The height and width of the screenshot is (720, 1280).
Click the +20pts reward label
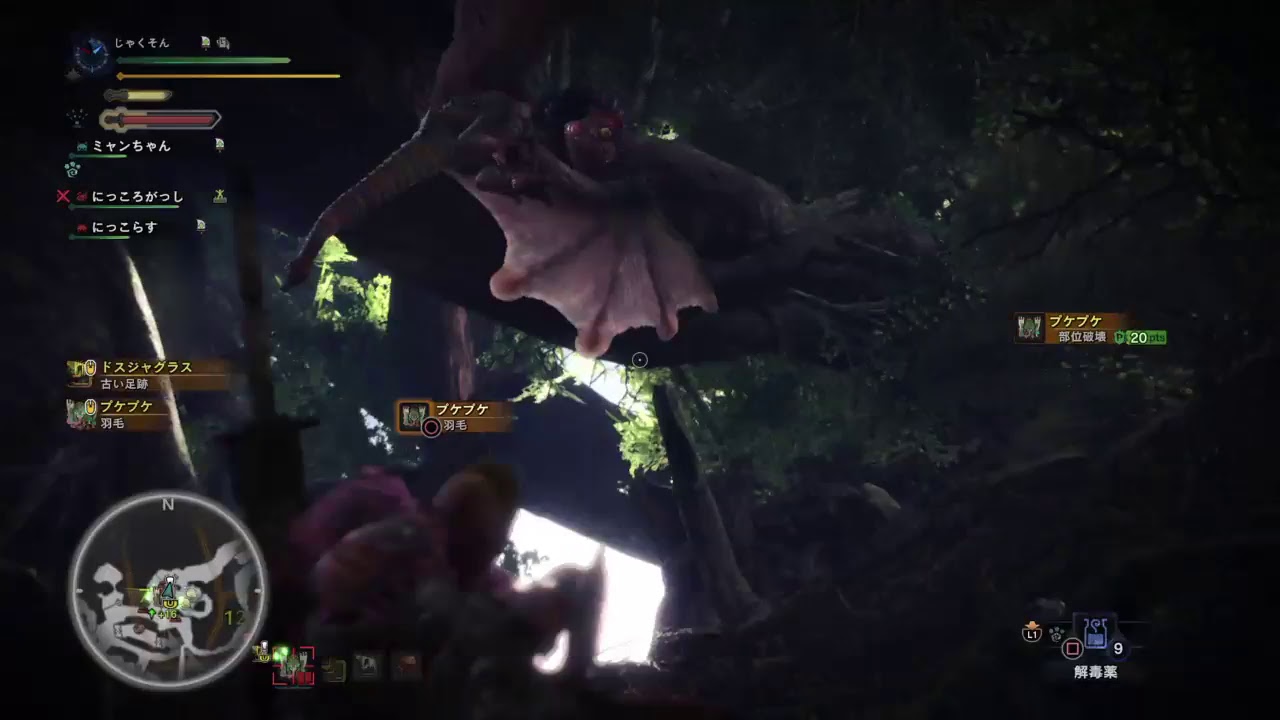click(x=1139, y=337)
